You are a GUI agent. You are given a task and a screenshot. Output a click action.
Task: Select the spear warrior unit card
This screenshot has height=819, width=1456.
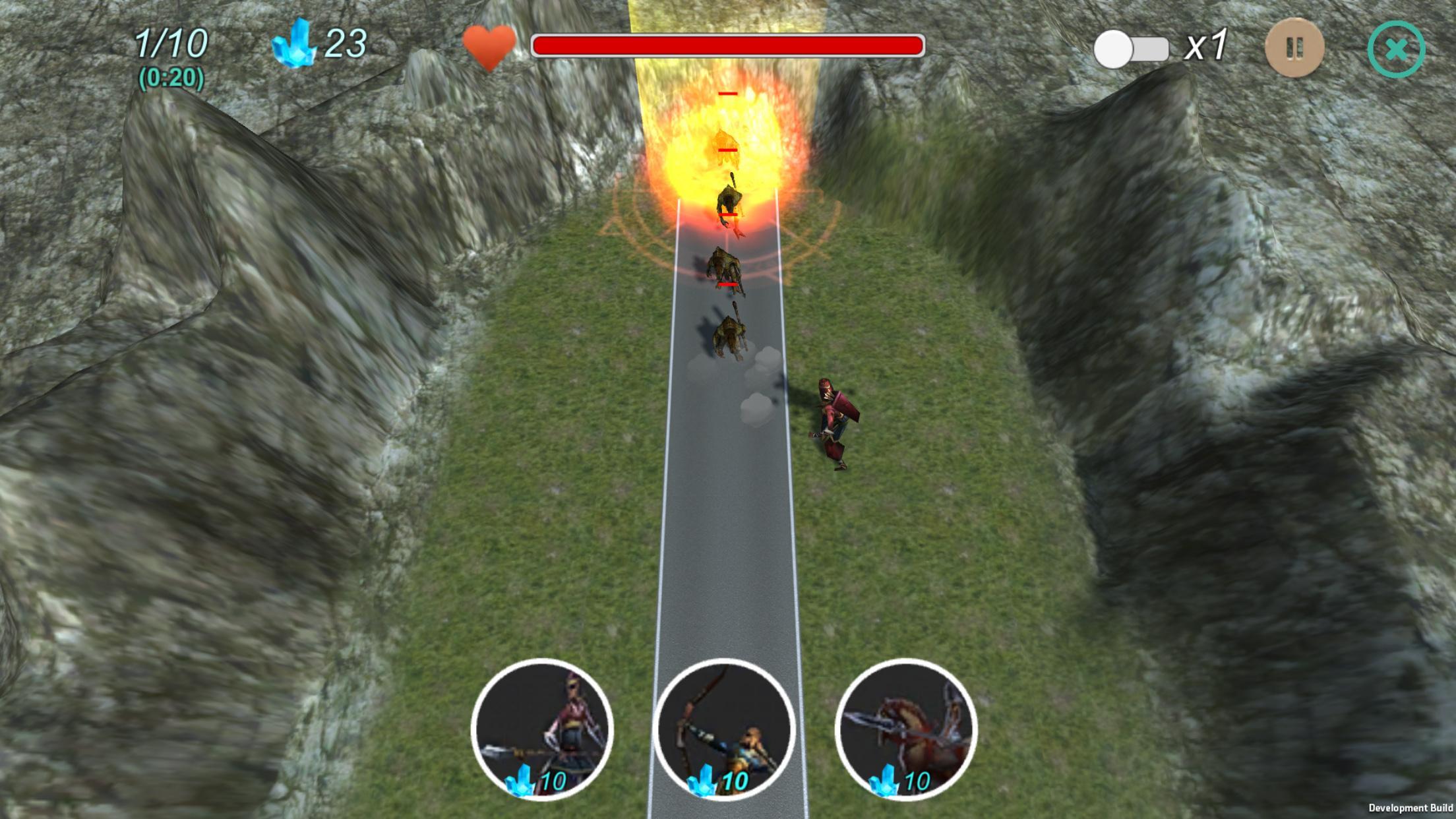tap(542, 729)
